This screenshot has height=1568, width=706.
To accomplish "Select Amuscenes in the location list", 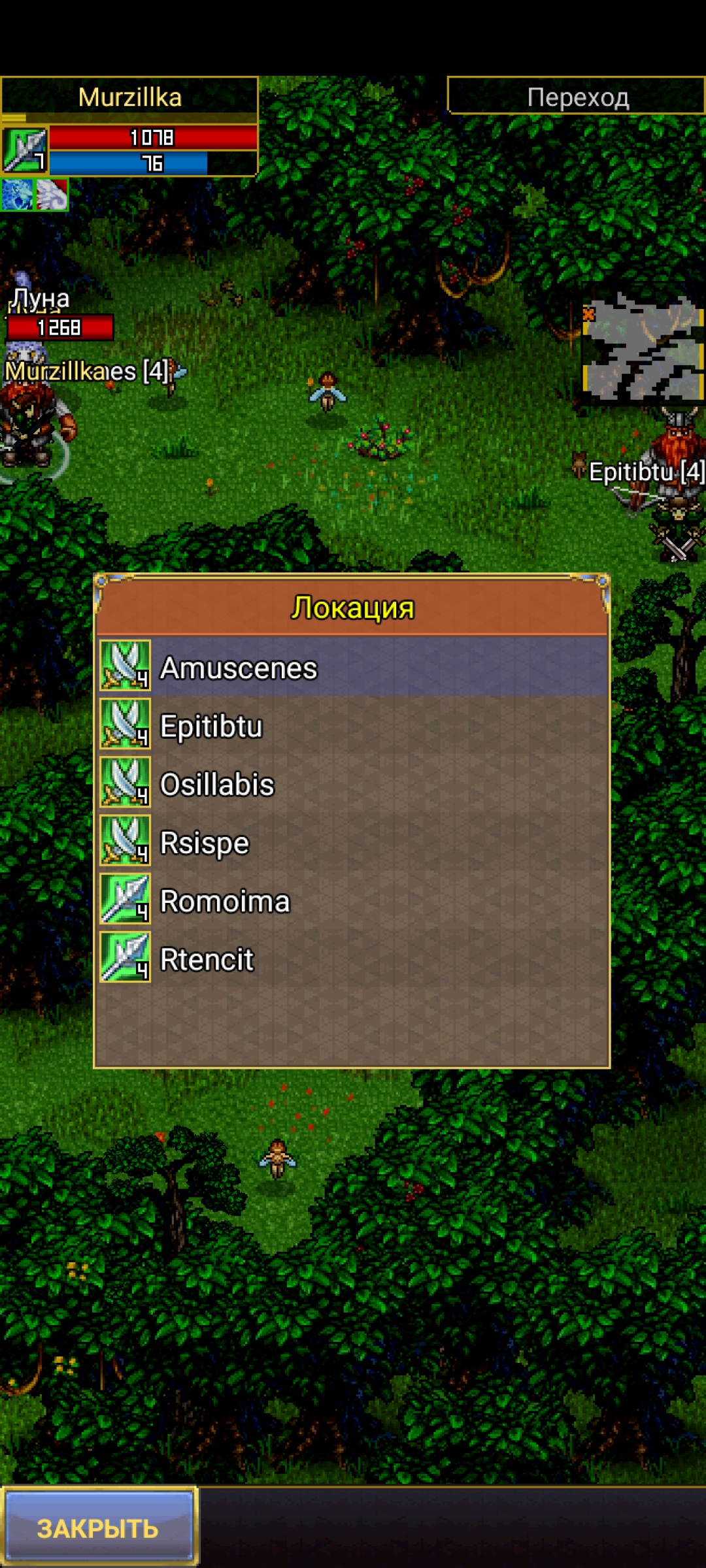I will [352, 668].
